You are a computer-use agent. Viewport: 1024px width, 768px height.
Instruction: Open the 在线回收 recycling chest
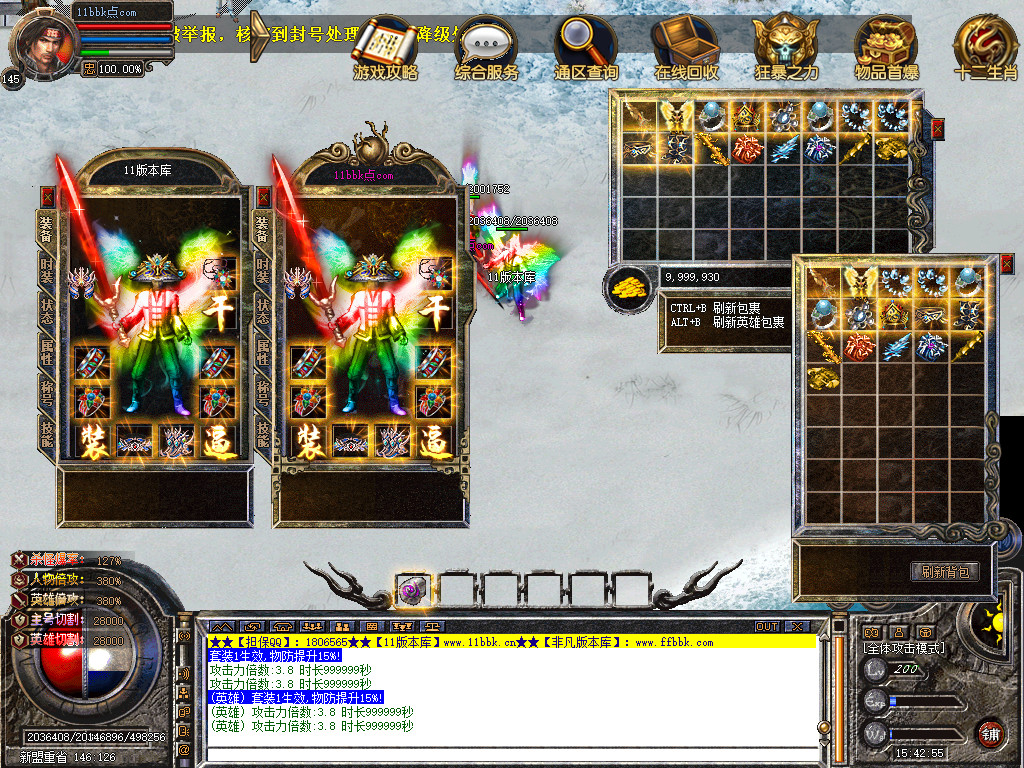point(686,47)
